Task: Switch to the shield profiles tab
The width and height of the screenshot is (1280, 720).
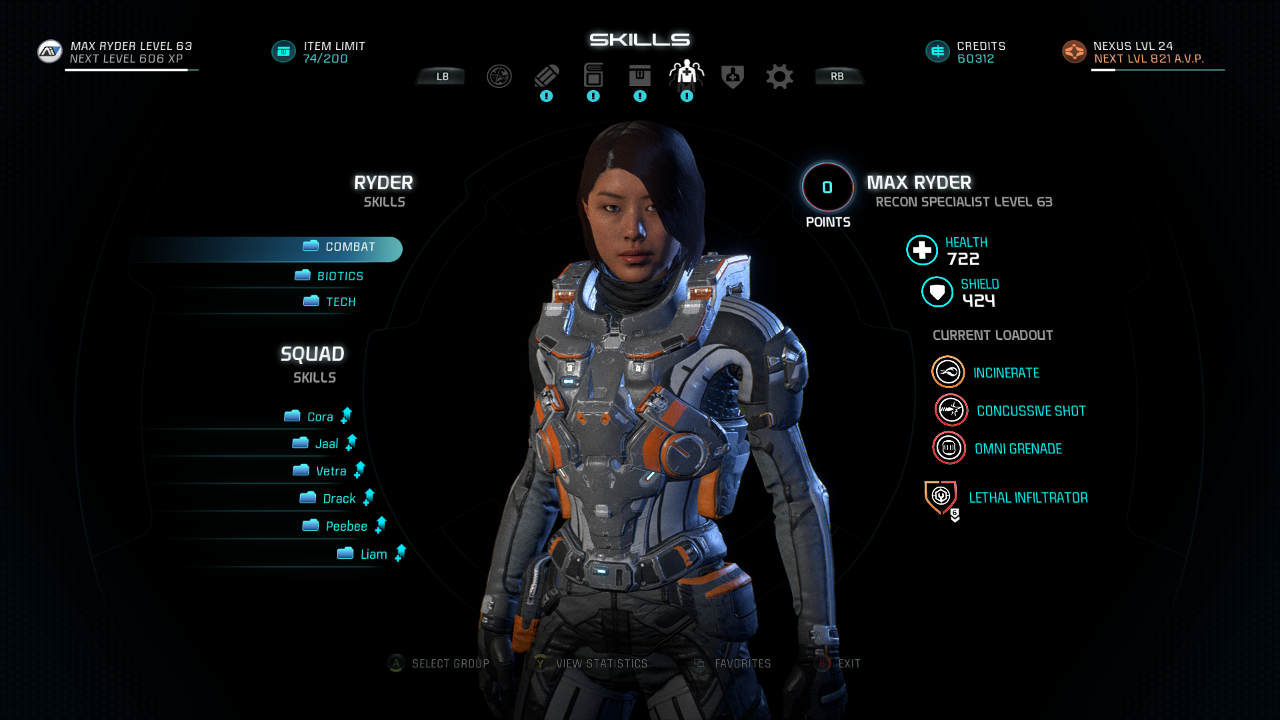Action: [733, 76]
